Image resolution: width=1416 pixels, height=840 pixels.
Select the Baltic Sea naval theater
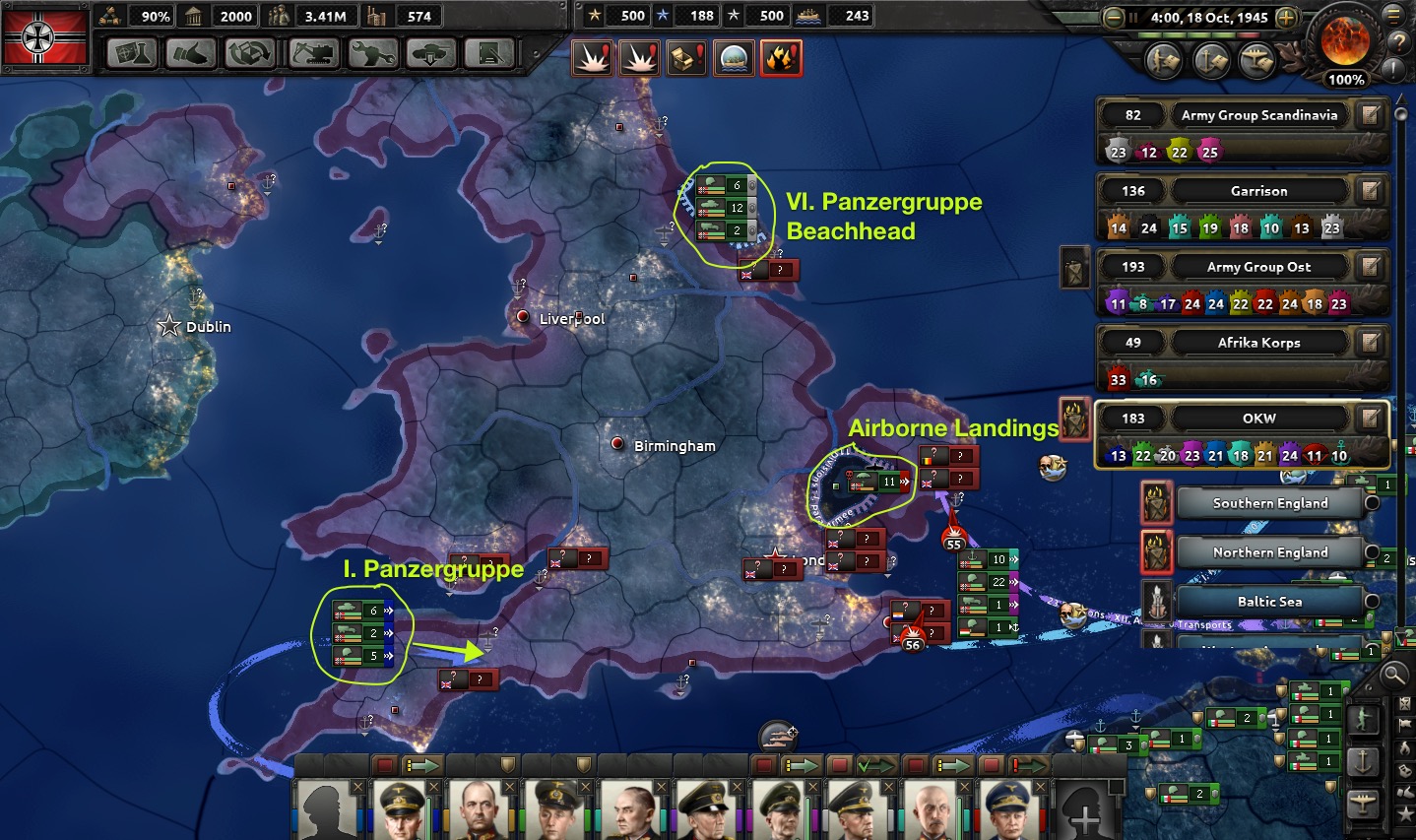coord(1269,602)
